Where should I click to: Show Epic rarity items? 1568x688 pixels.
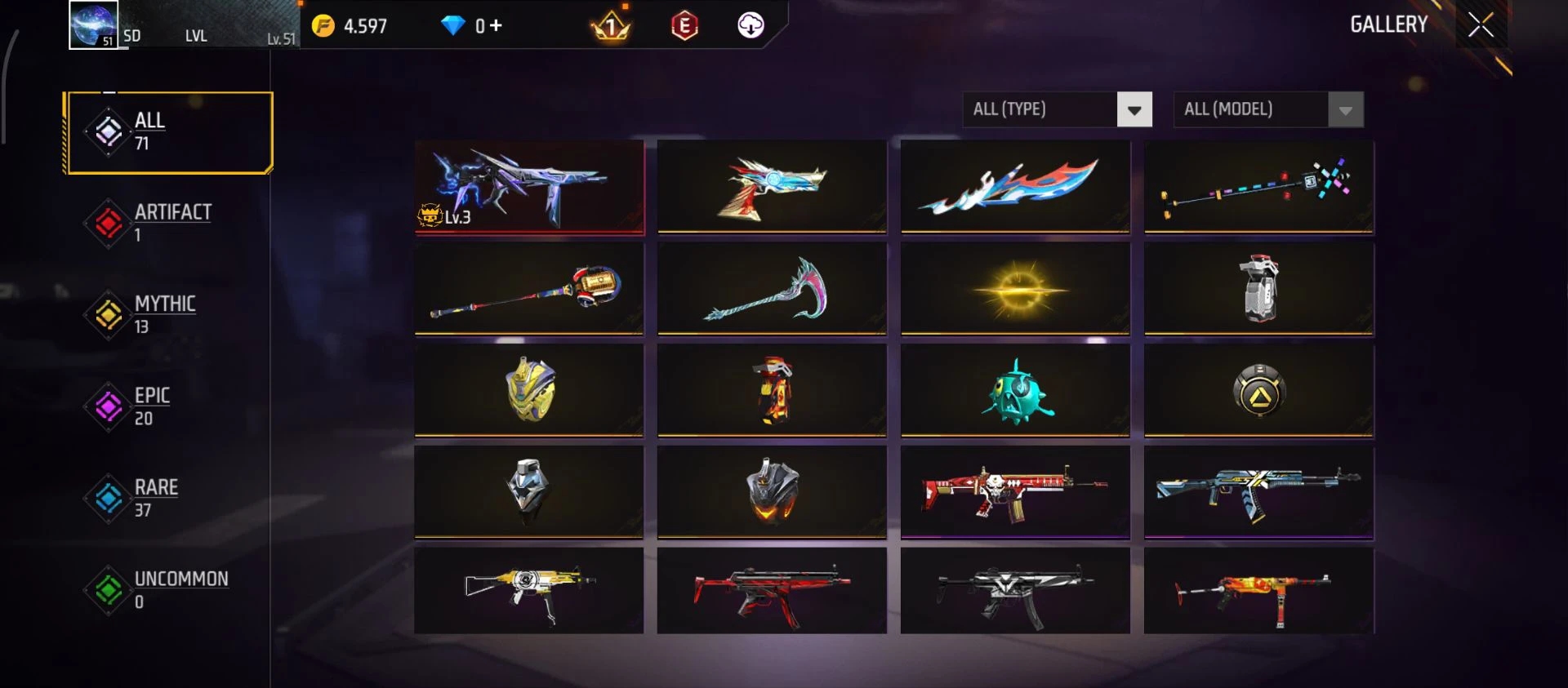pos(151,406)
